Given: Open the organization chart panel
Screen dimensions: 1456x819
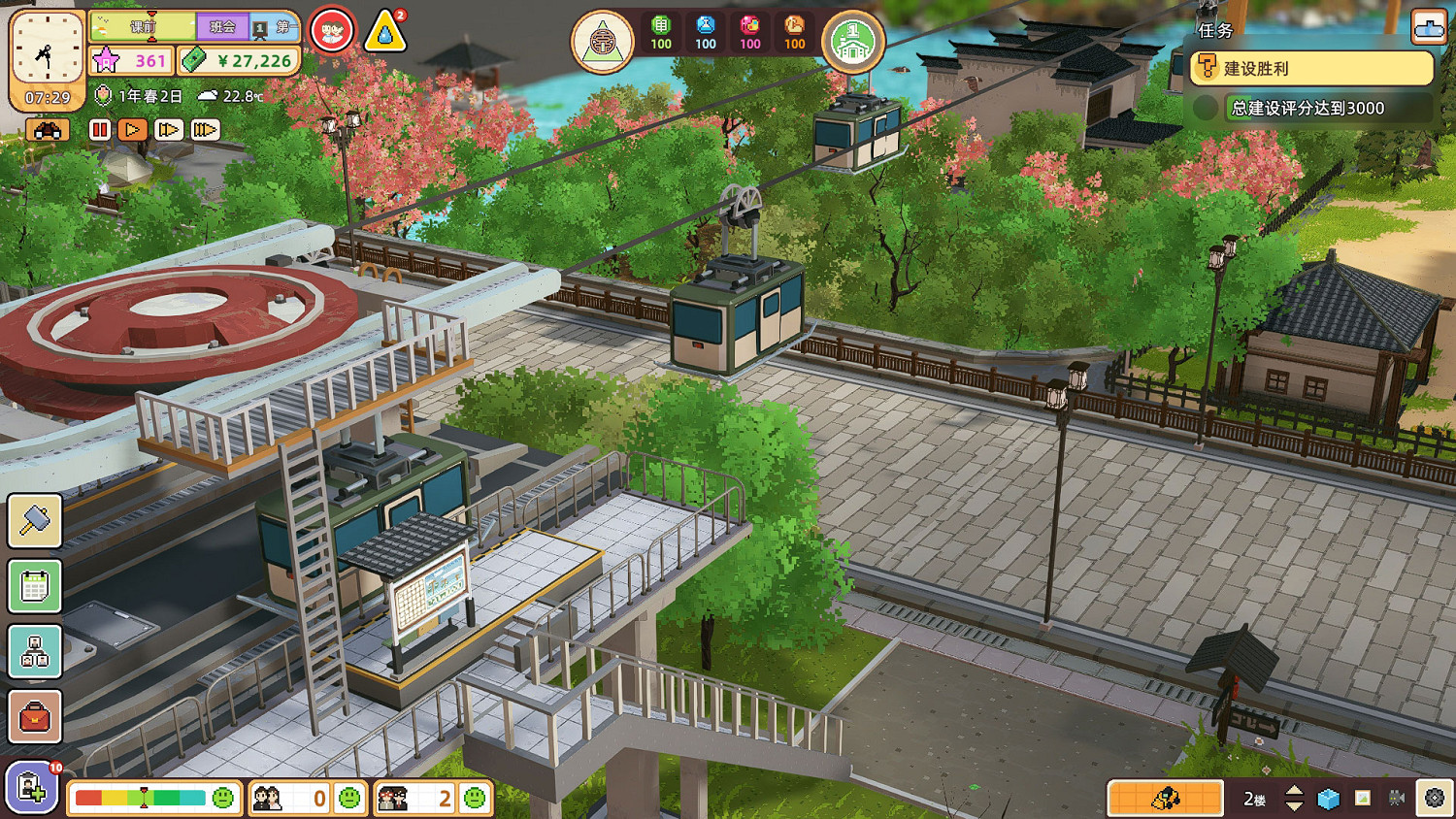Looking at the screenshot, I should tap(35, 651).
